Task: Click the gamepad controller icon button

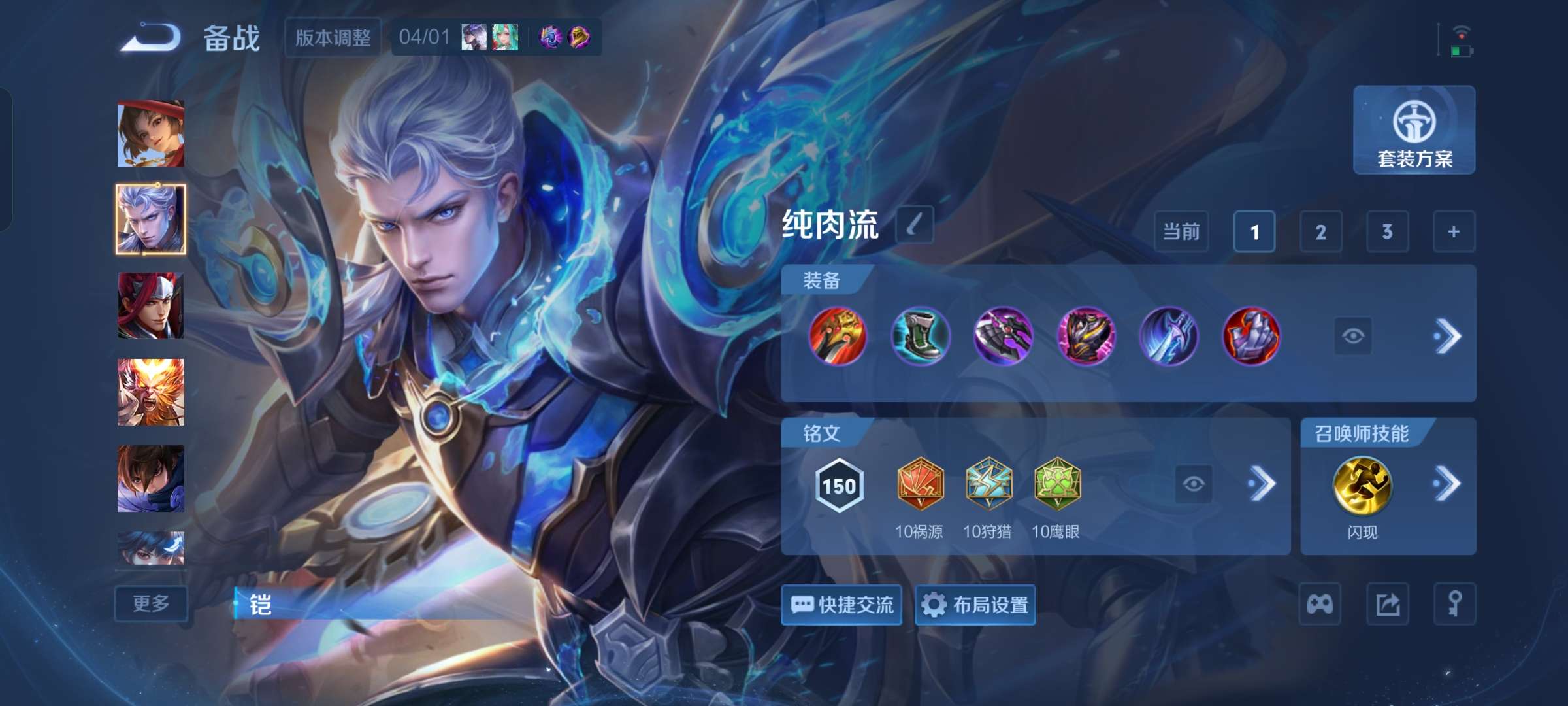Action: [x=1320, y=604]
